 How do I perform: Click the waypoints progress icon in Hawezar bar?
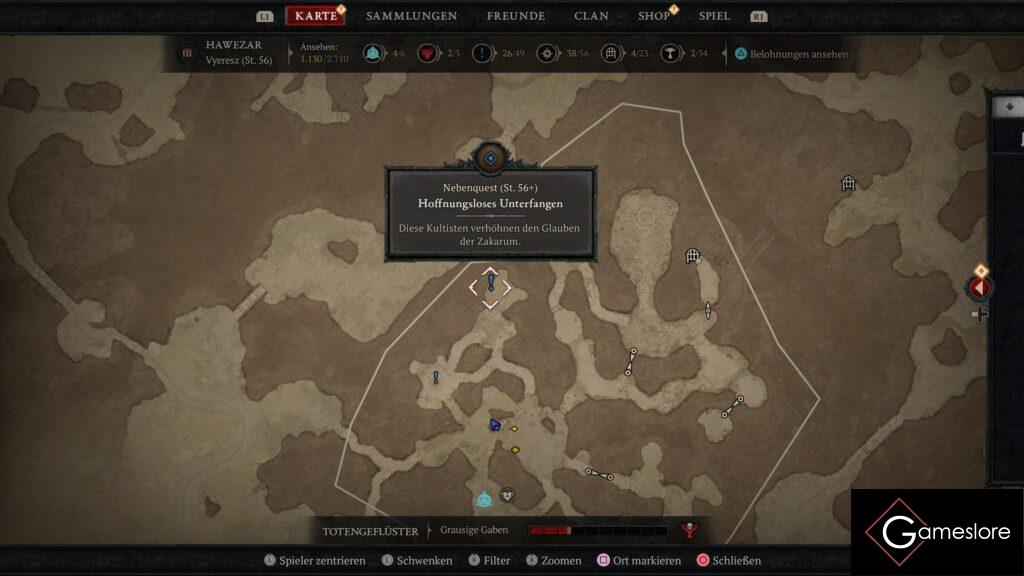pyautogui.click(x=373, y=54)
